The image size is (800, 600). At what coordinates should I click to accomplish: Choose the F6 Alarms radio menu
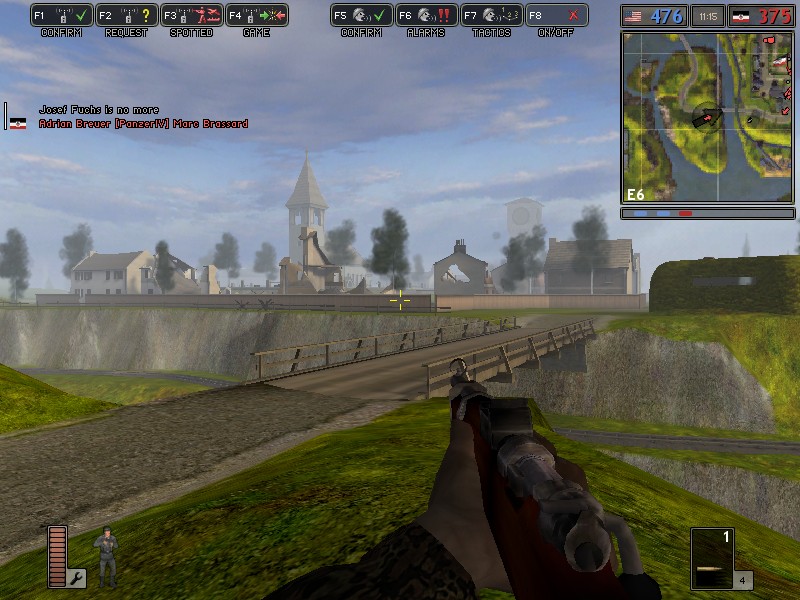tap(426, 16)
